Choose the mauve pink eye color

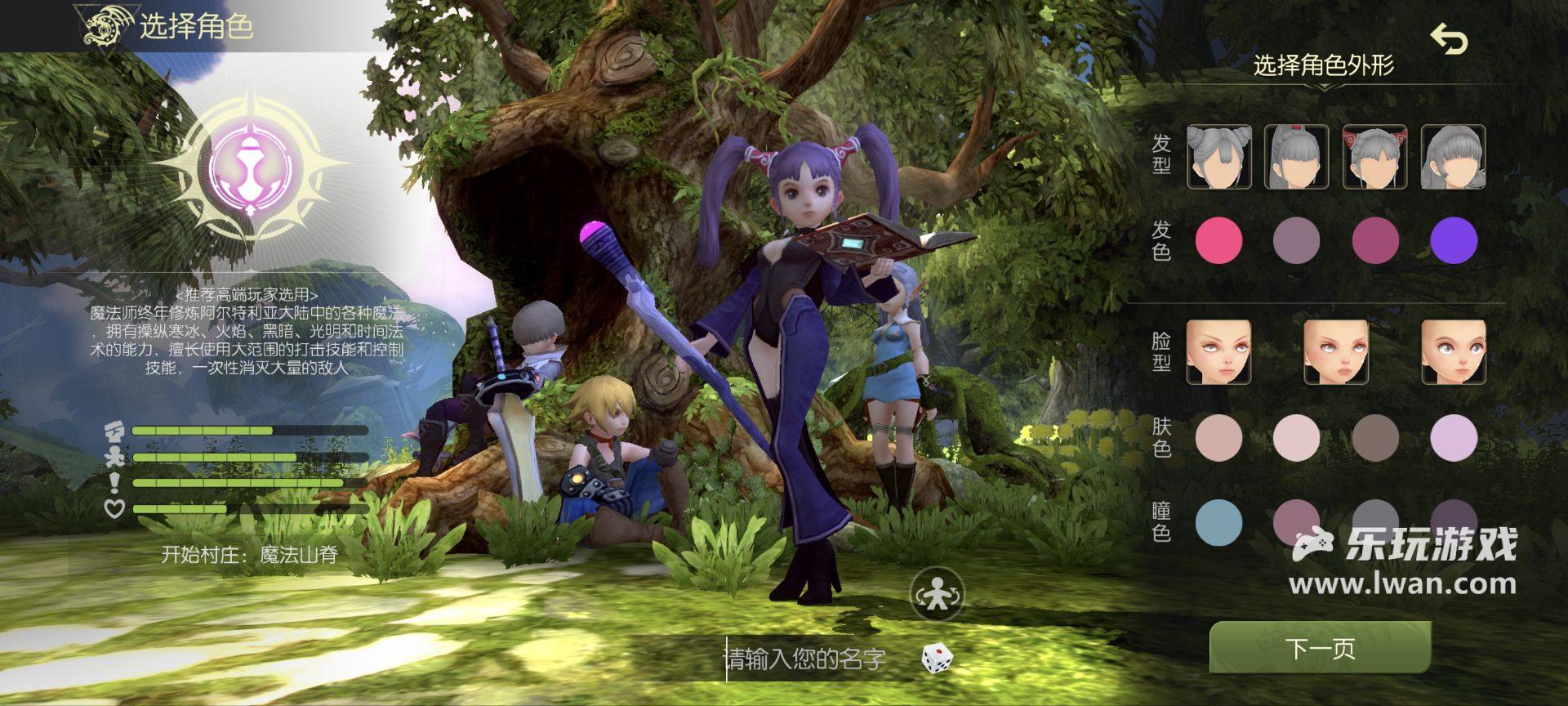[x=1297, y=522]
